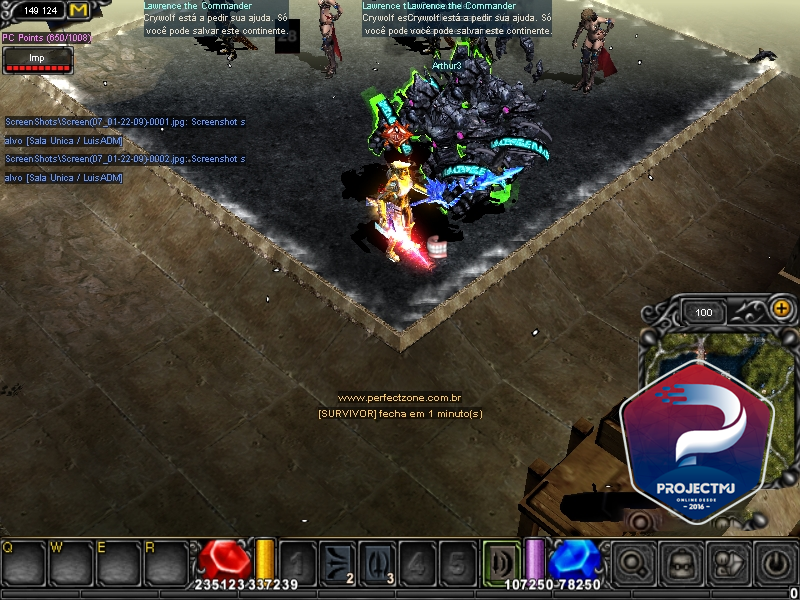Select skill slot number 4

417,563
